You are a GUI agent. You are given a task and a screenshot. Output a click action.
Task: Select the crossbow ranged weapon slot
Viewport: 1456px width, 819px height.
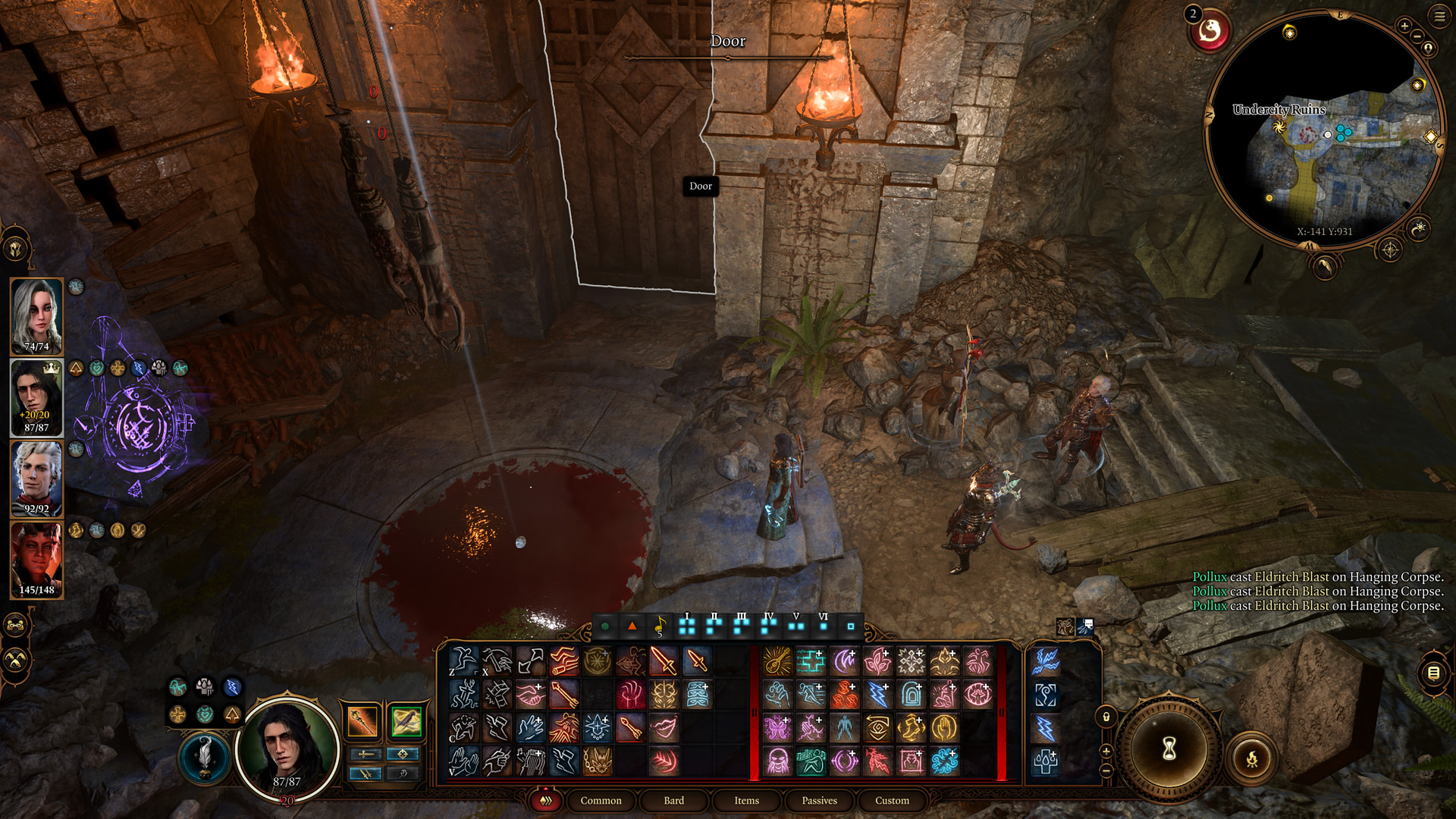[406, 721]
